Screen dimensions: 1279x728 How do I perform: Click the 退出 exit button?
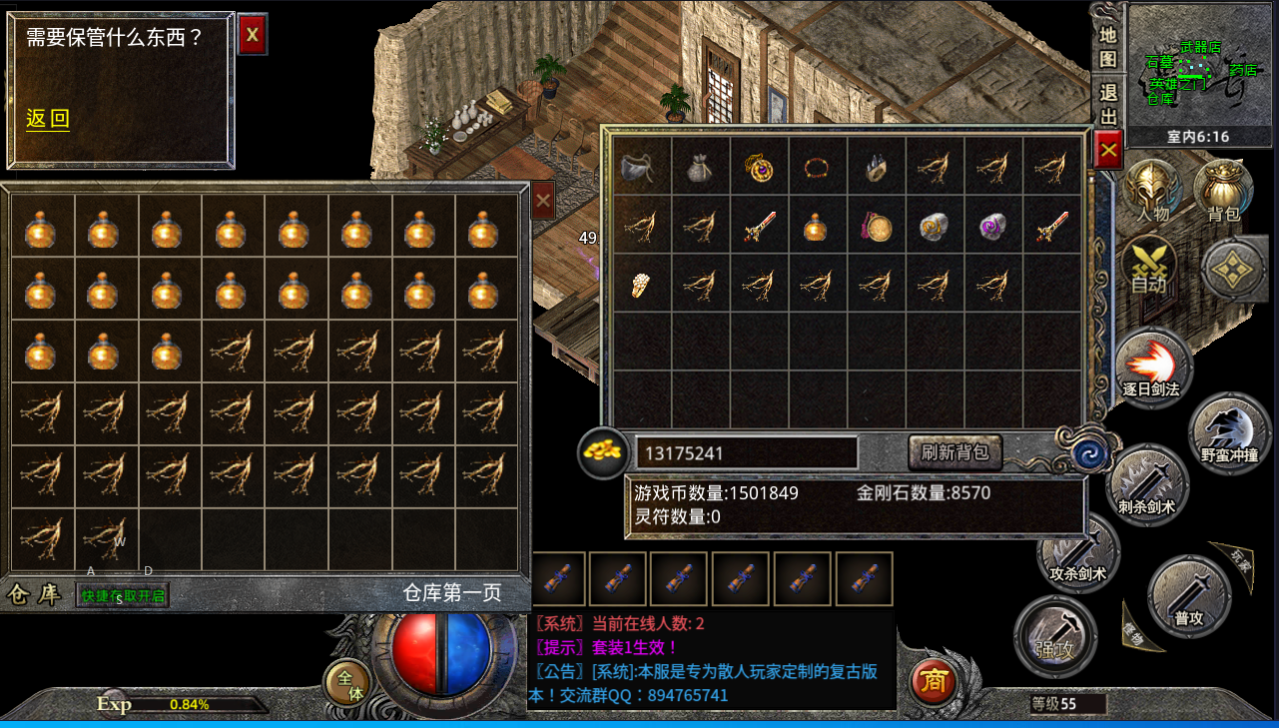click(1108, 104)
